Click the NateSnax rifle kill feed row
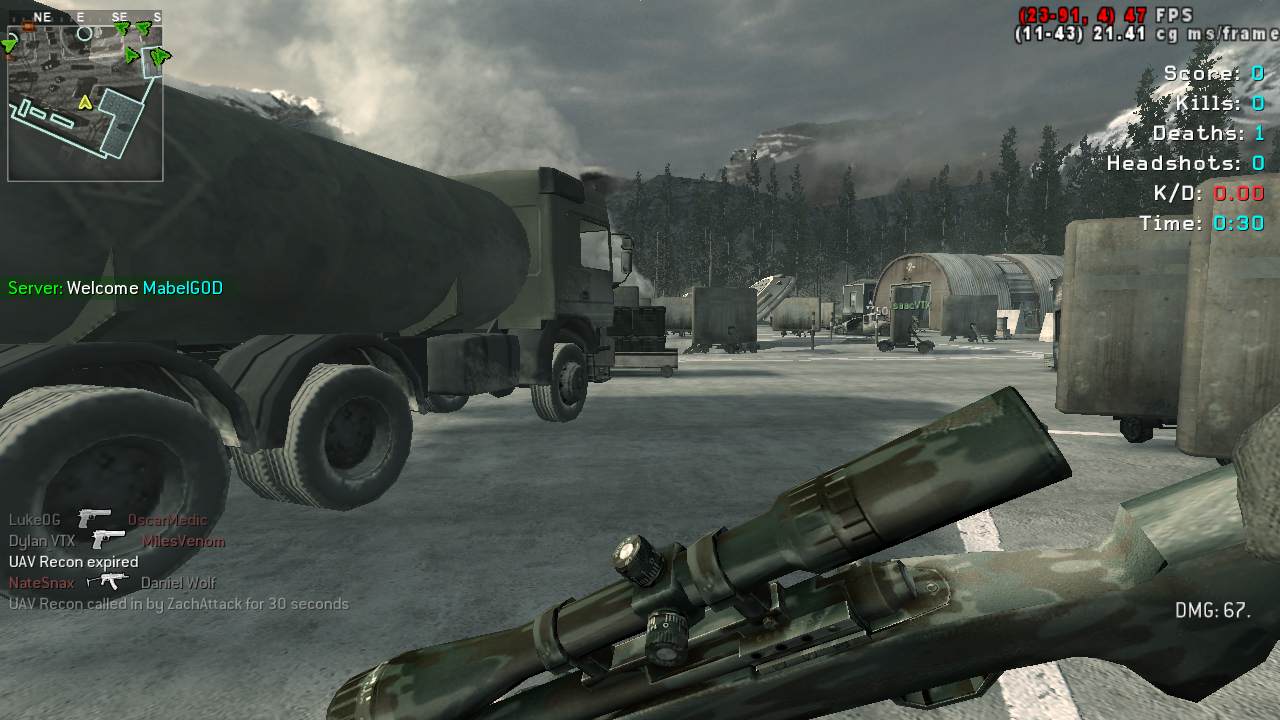 tap(112, 583)
